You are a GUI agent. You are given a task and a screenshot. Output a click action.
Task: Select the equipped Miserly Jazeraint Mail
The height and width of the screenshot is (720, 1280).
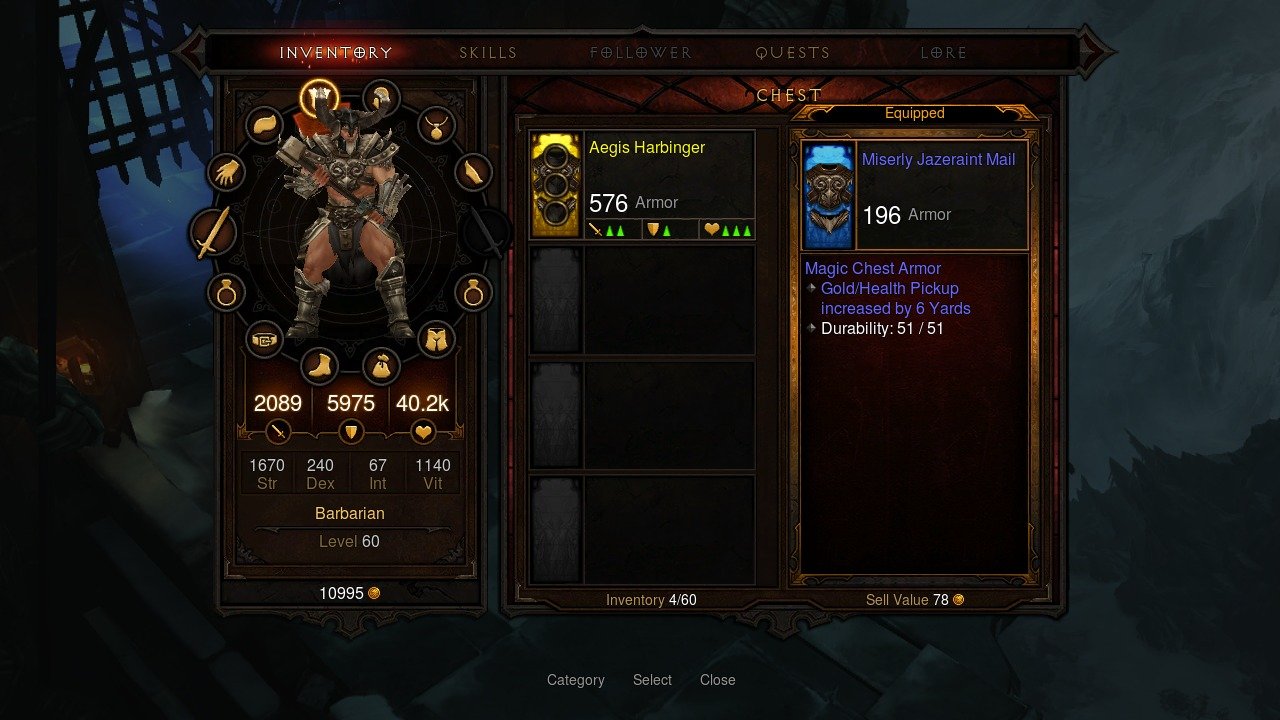(915, 195)
